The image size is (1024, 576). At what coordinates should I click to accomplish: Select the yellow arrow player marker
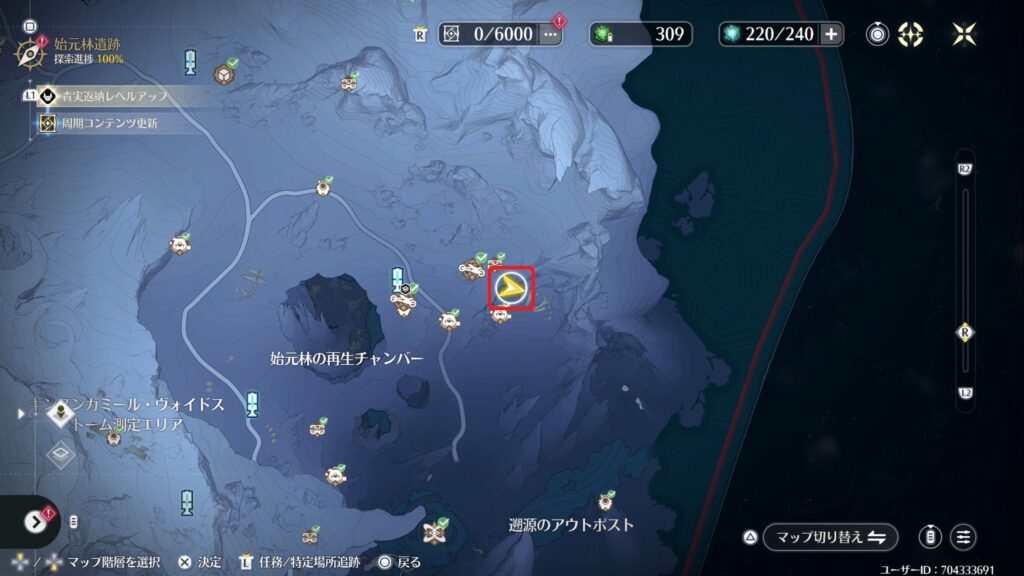[x=511, y=289]
